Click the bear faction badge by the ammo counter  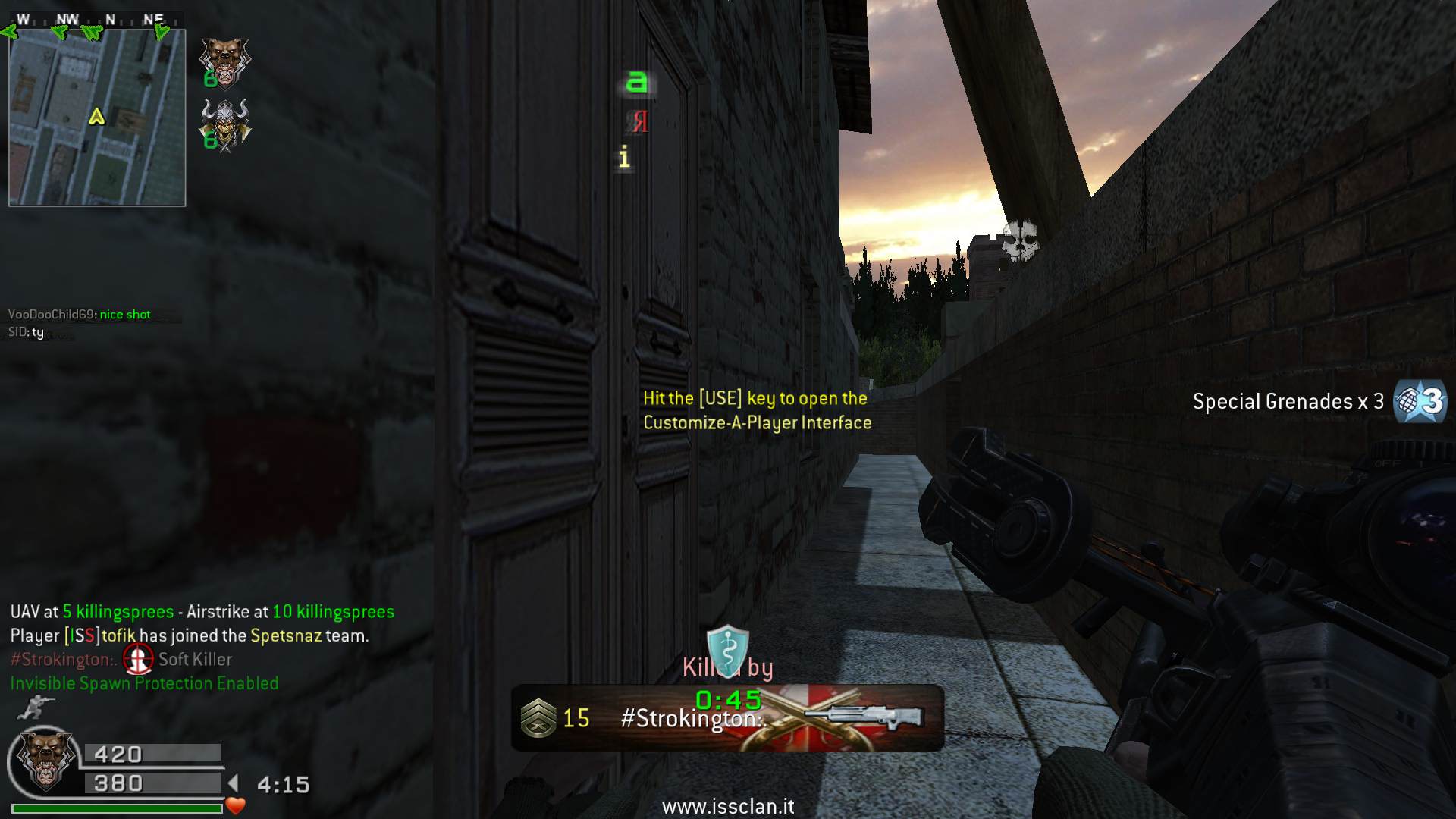pyautogui.click(x=44, y=760)
